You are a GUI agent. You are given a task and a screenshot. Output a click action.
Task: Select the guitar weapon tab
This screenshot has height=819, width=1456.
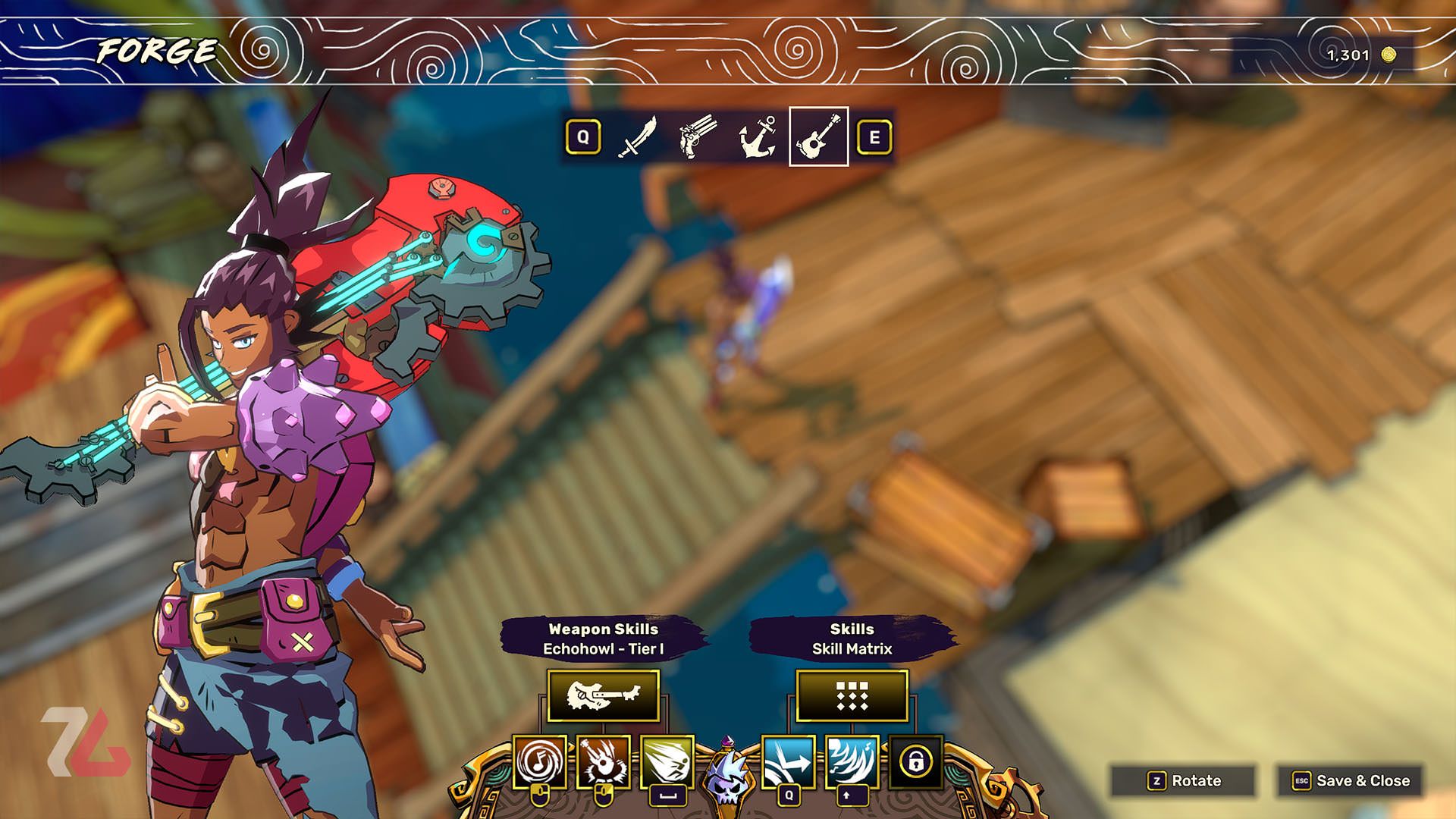pyautogui.click(x=818, y=137)
